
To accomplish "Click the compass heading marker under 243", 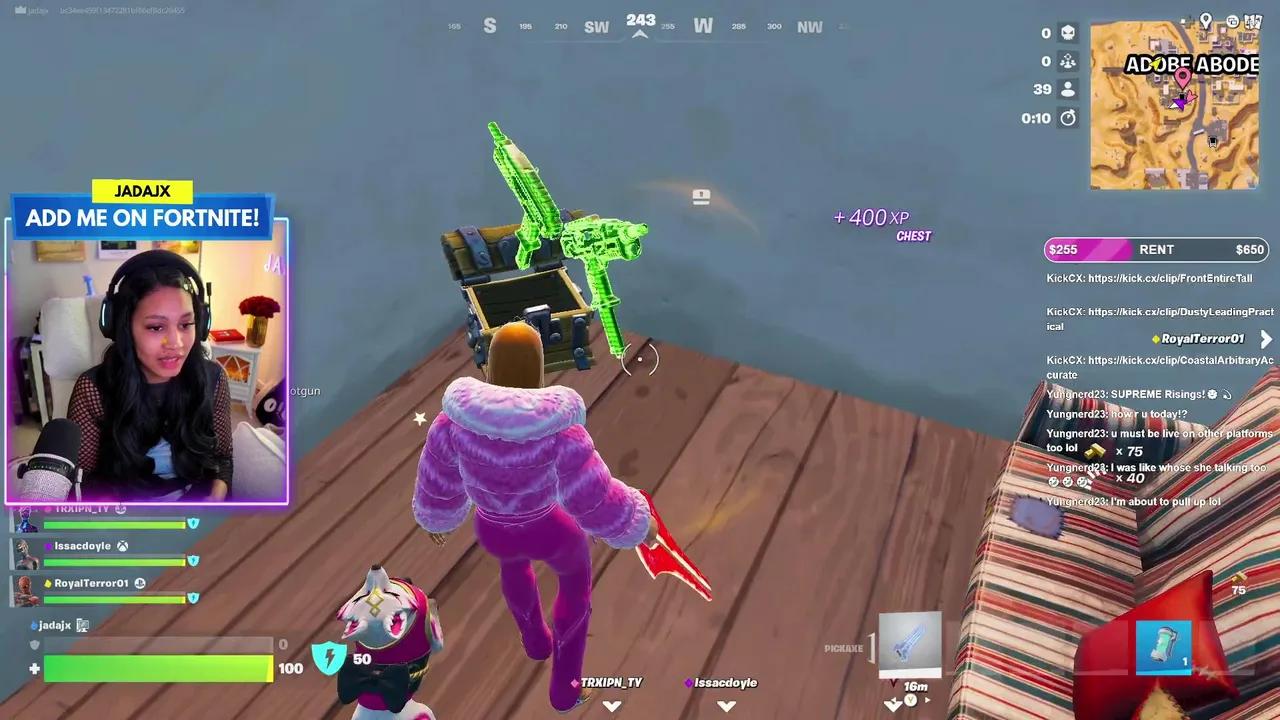I will coord(640,33).
